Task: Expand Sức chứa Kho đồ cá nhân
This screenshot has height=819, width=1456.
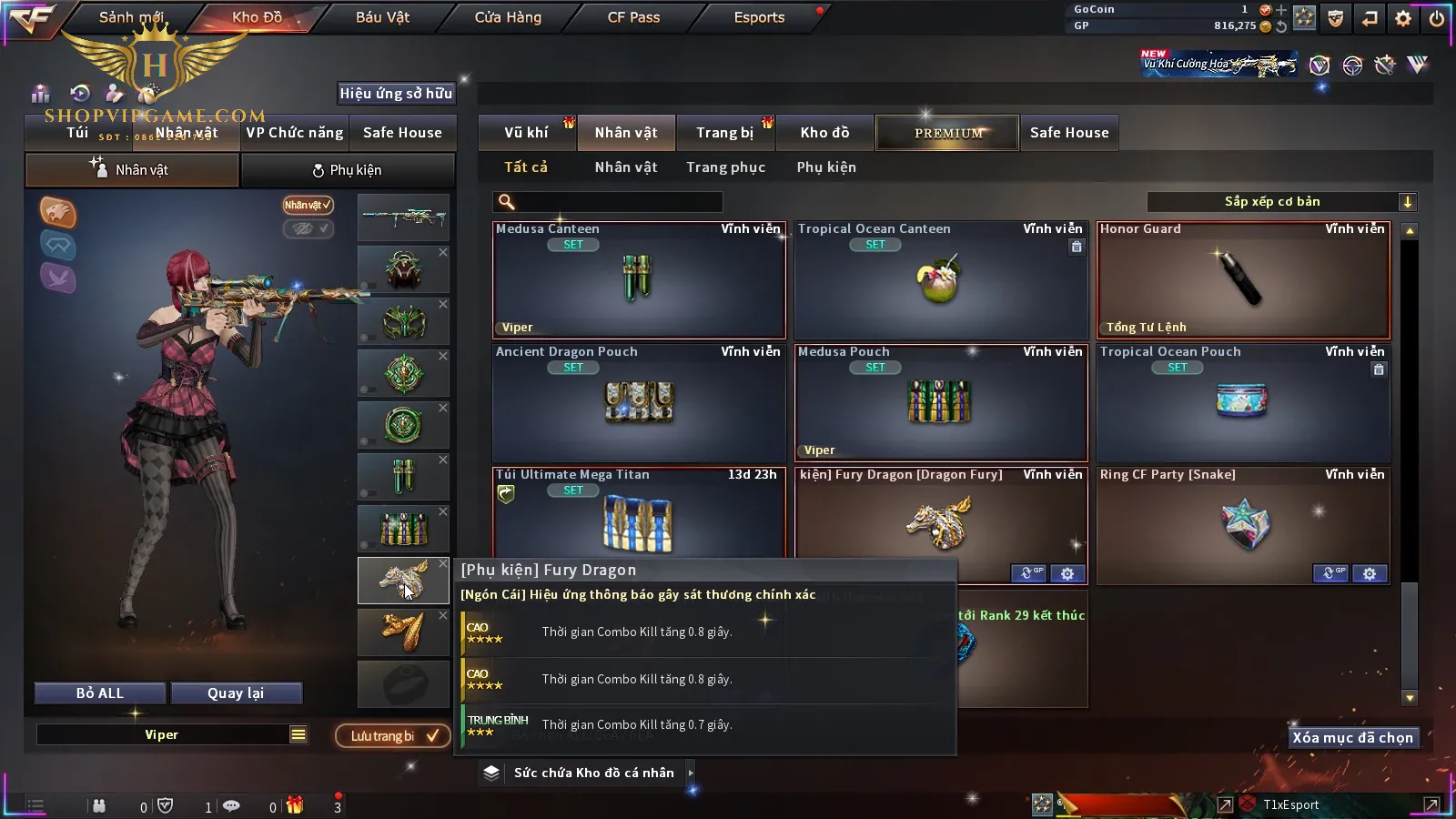Action: click(x=593, y=773)
